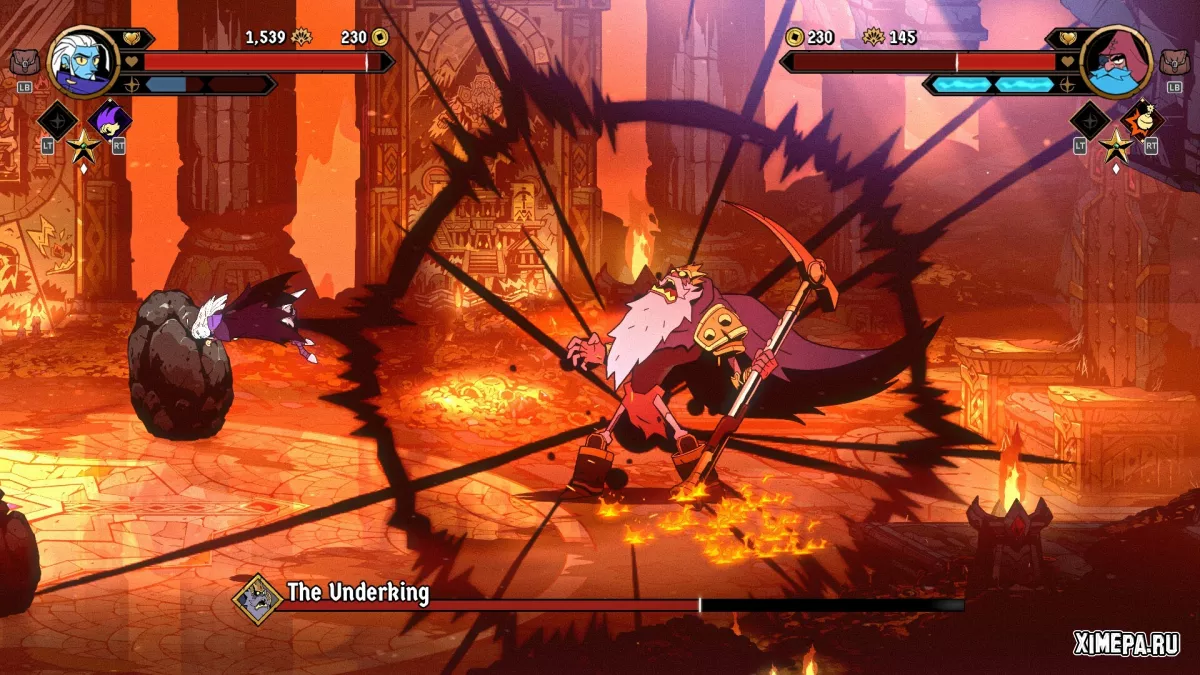This screenshot has width=1200, height=675.
Task: Select the blue-skinned white-haired character portrait
Action: click(x=83, y=62)
